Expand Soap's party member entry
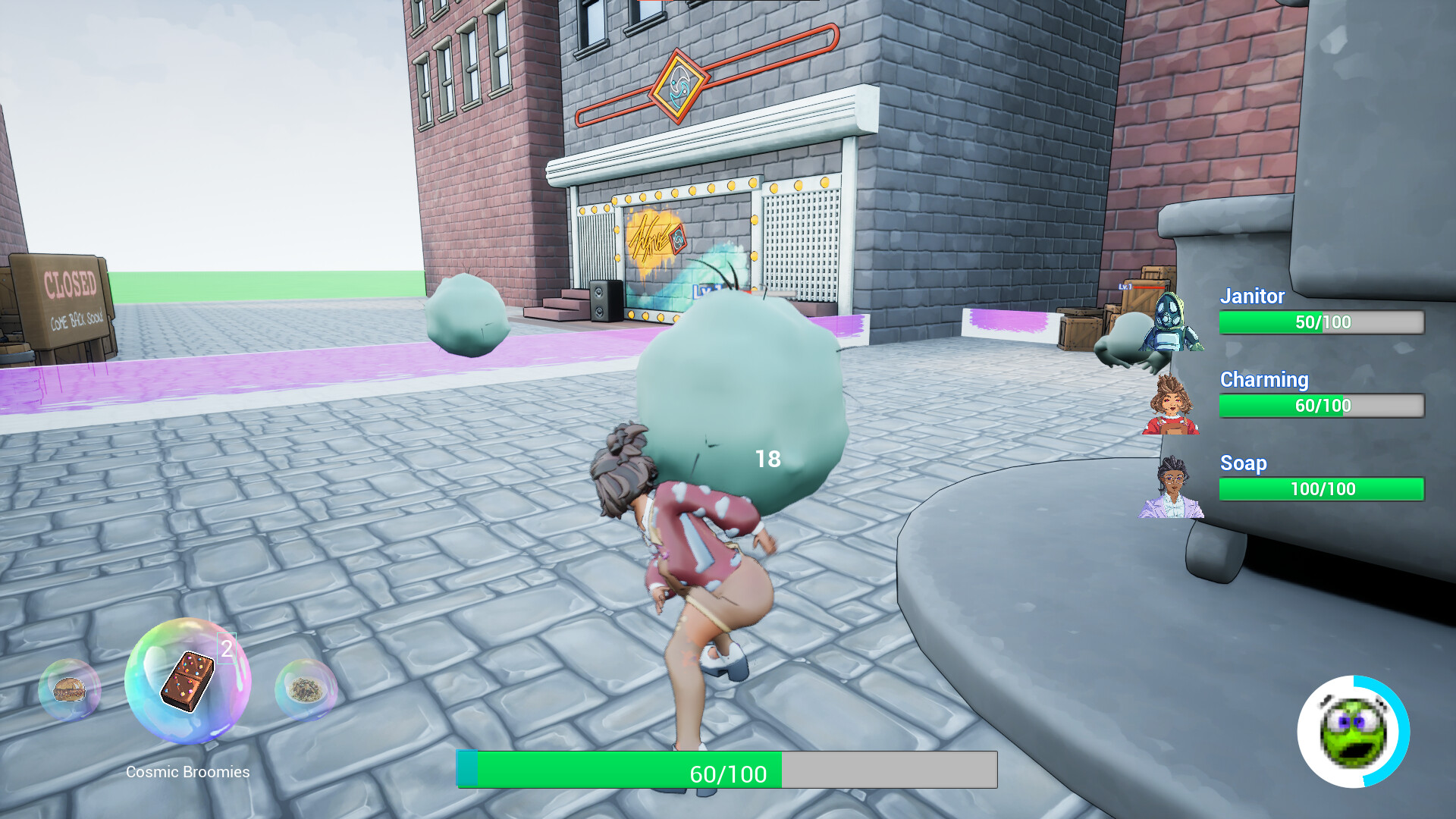Viewport: 1456px width, 819px height. click(x=1321, y=489)
